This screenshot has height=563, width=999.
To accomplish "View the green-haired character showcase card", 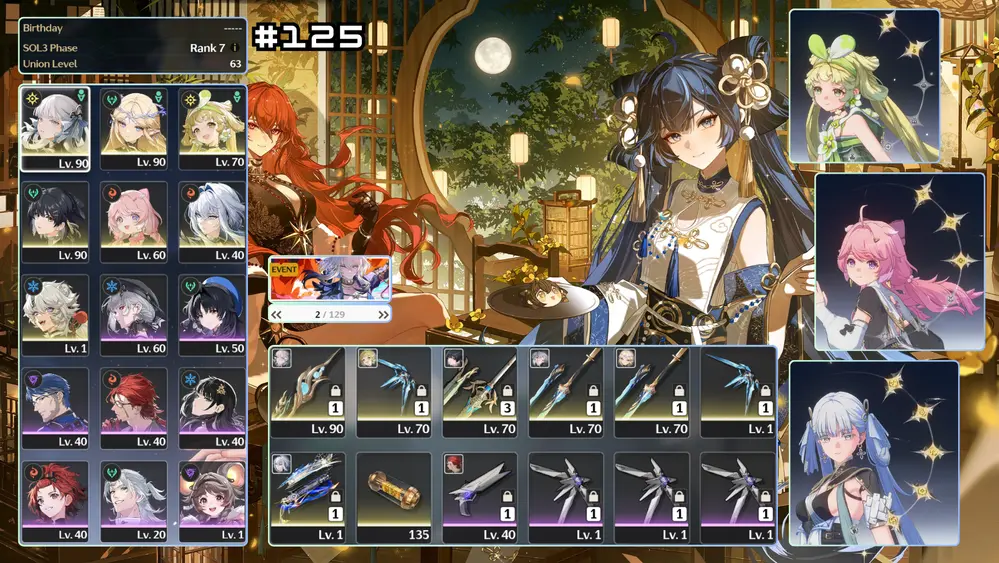I will [x=864, y=86].
